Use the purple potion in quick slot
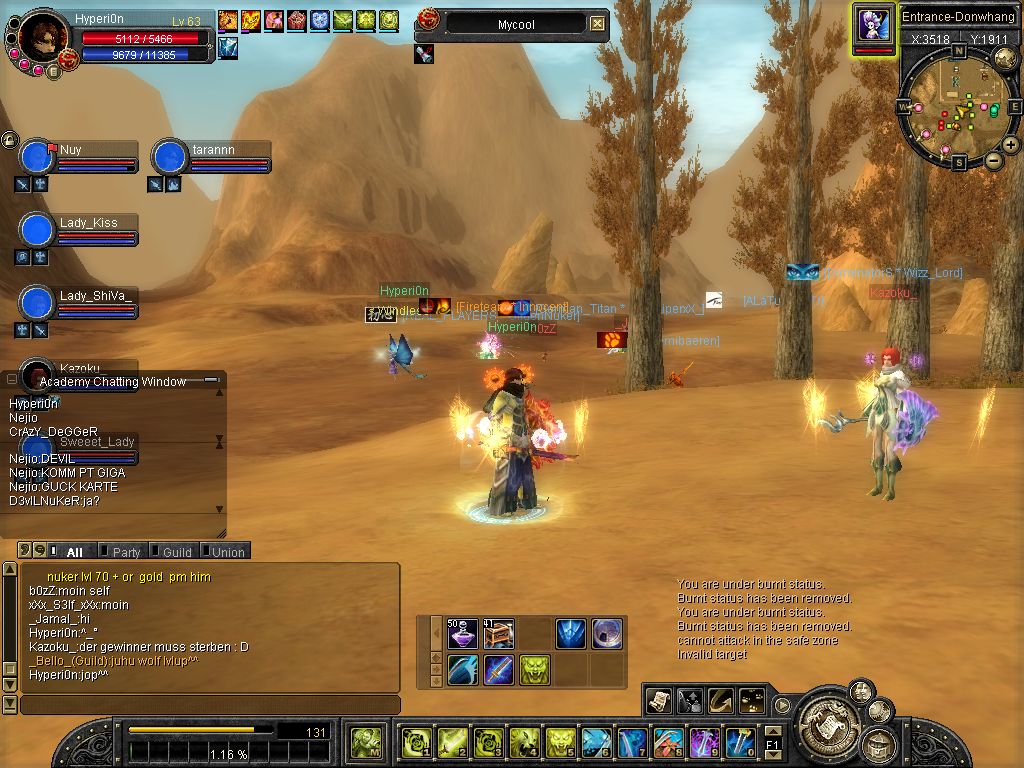 tap(462, 634)
